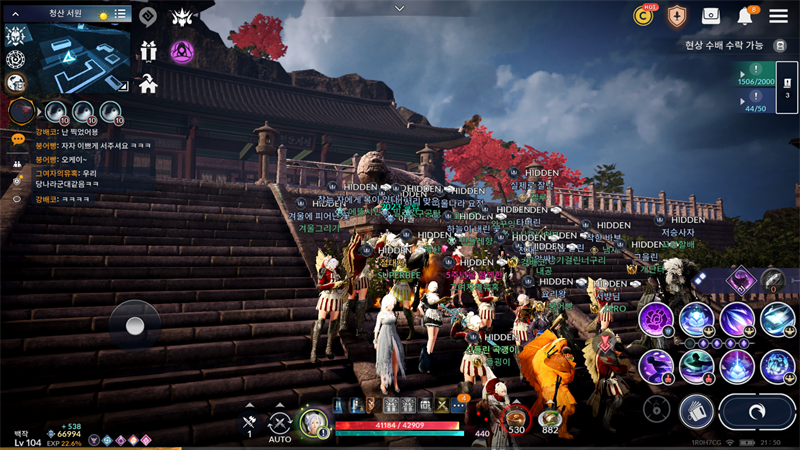The image size is (800, 450).
Task: Use the food item with count 882
Action: pos(549,420)
